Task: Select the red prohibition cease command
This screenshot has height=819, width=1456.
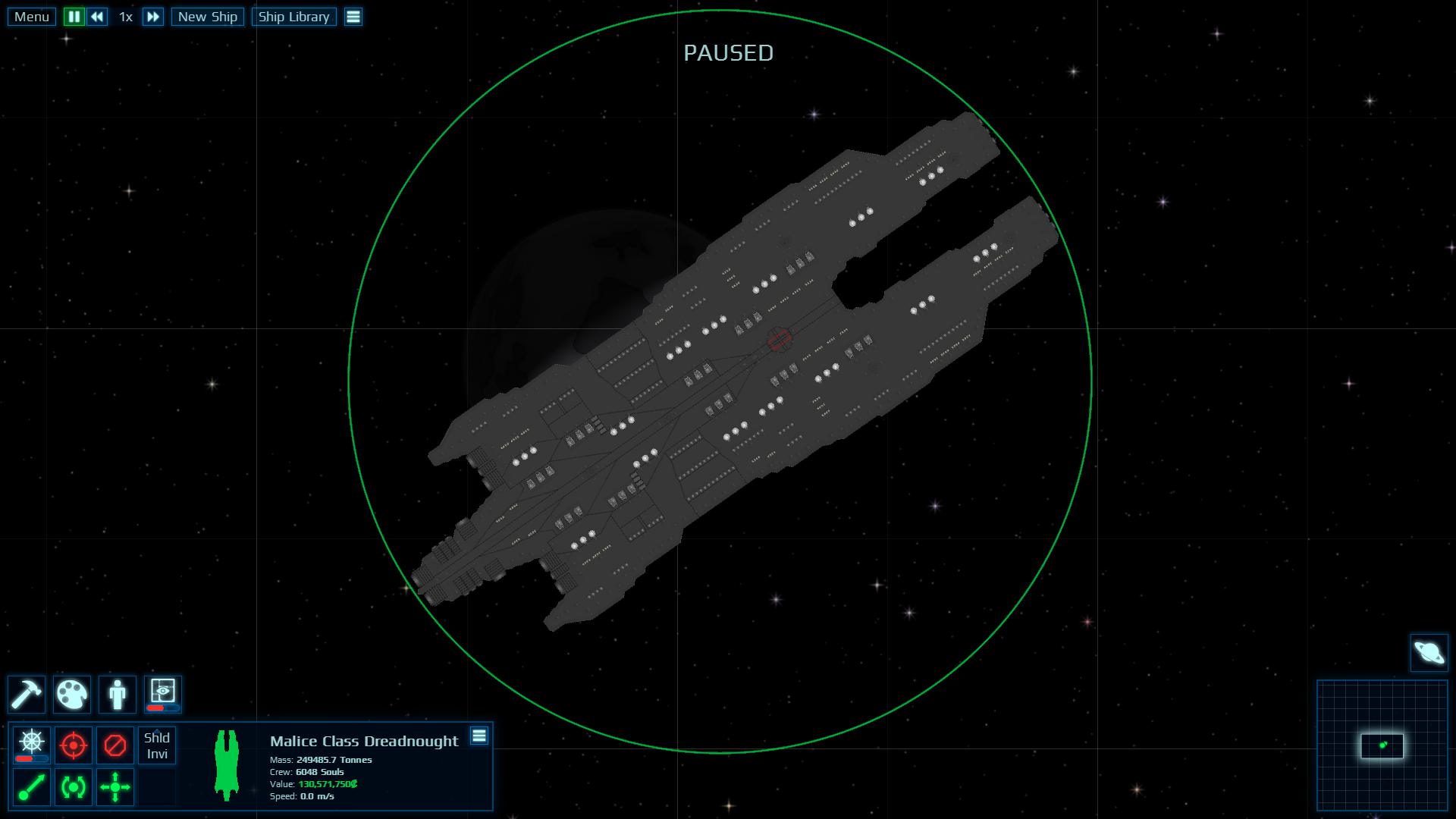Action: (x=115, y=745)
